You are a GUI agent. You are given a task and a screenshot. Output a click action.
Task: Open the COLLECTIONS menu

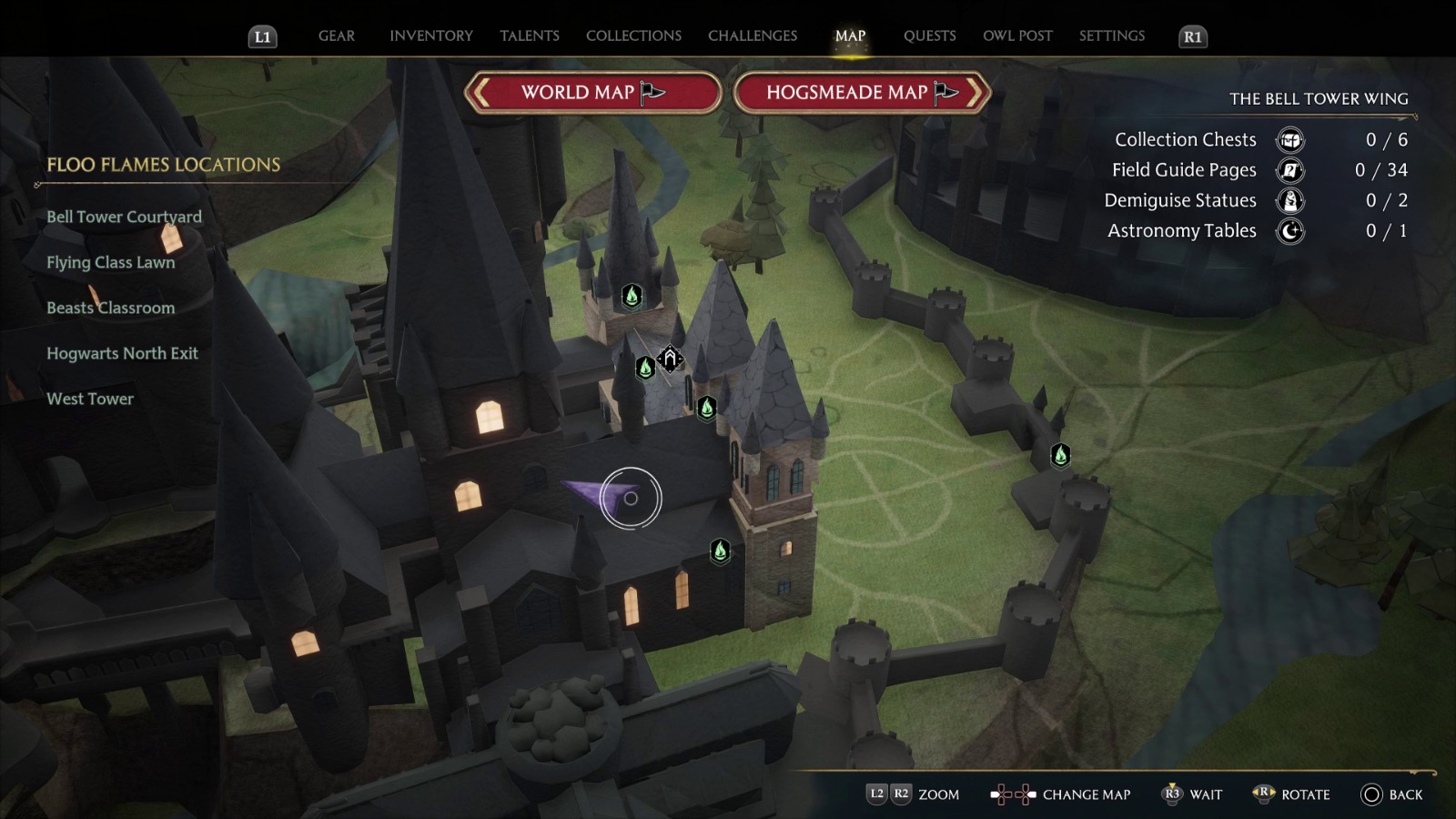632,35
